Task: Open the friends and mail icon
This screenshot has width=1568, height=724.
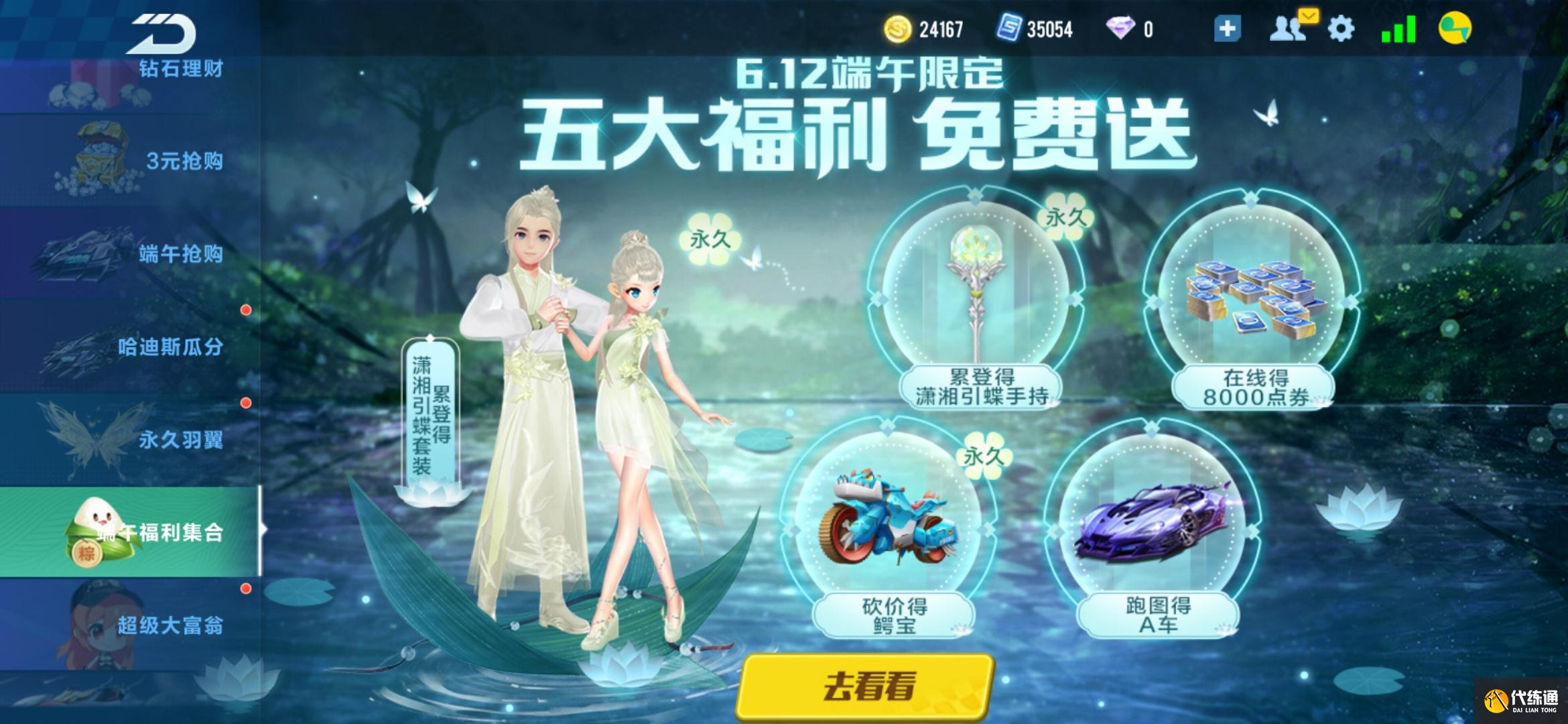Action: click(x=1291, y=28)
